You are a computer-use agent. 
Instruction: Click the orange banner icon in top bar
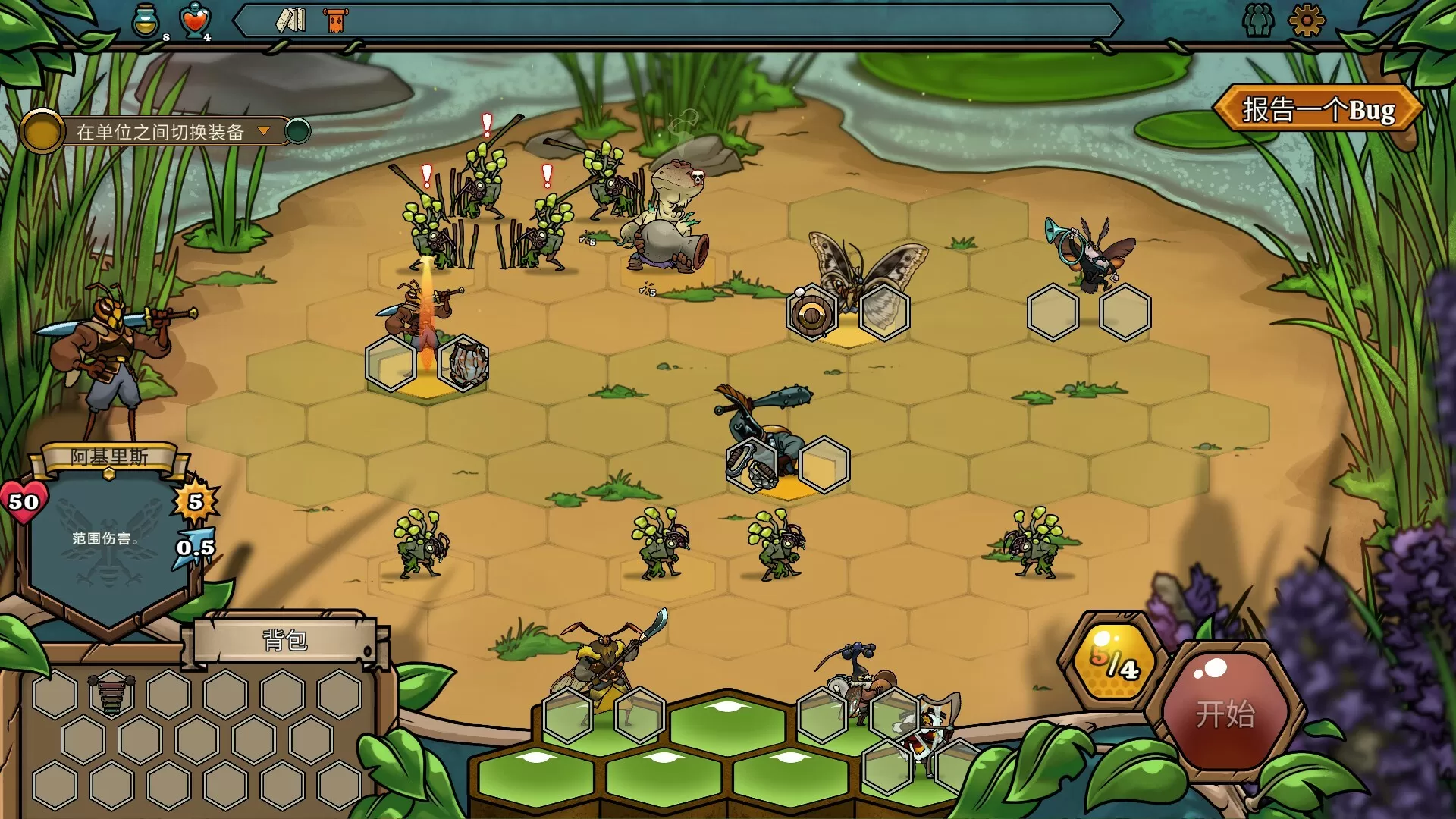coord(334,21)
